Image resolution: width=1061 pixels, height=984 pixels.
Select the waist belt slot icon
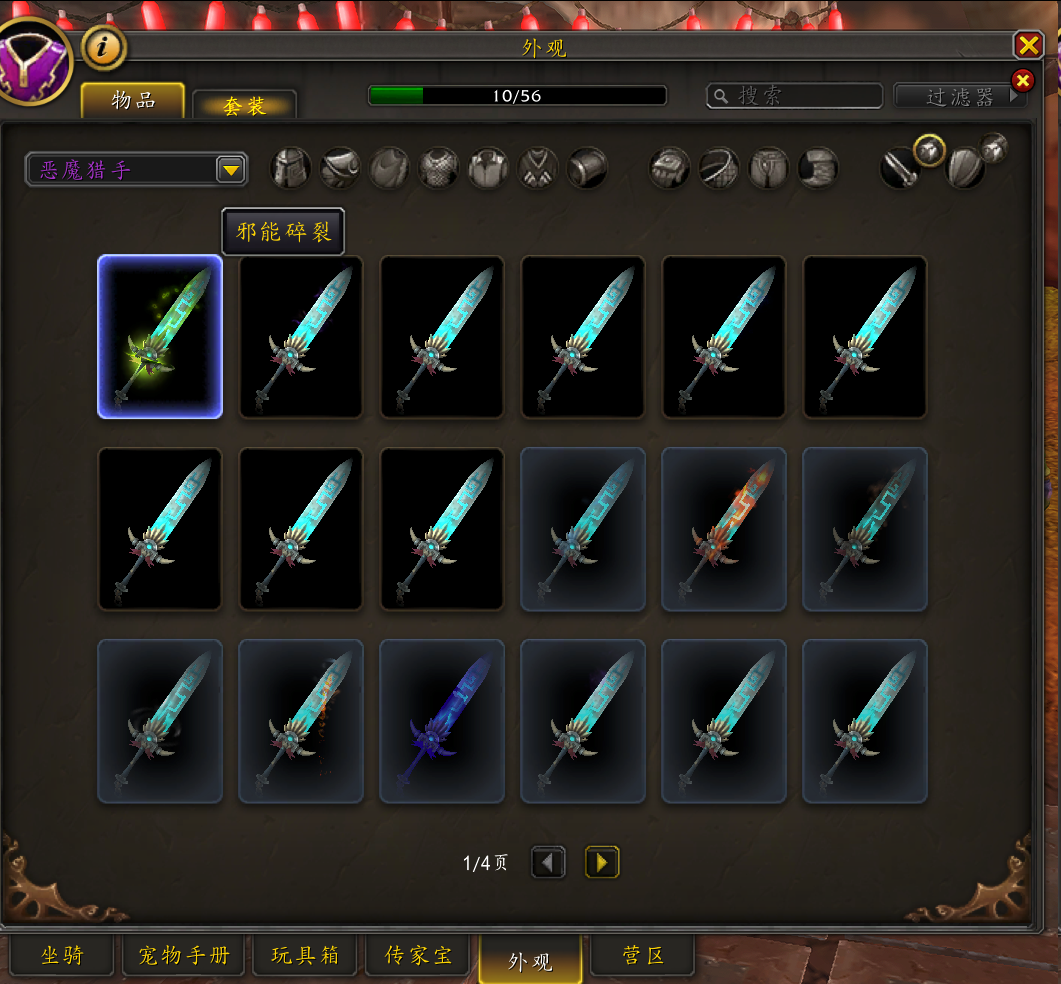point(719,168)
